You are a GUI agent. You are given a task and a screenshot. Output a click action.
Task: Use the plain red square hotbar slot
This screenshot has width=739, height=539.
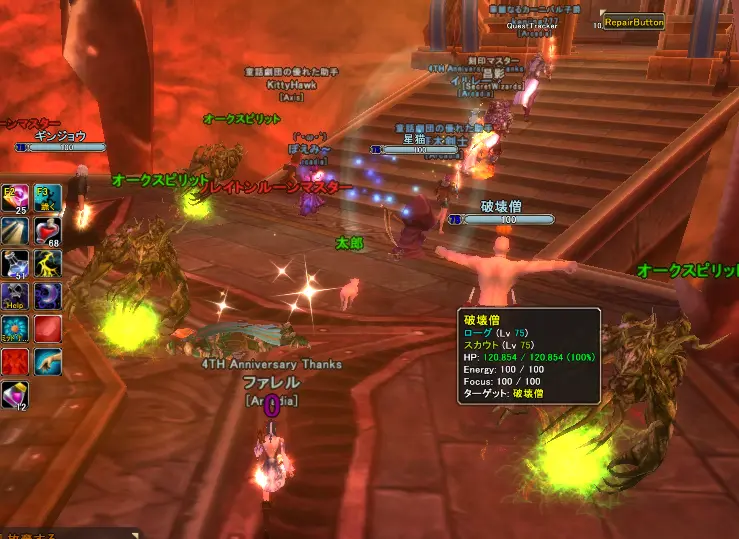pyautogui.click(x=47, y=329)
